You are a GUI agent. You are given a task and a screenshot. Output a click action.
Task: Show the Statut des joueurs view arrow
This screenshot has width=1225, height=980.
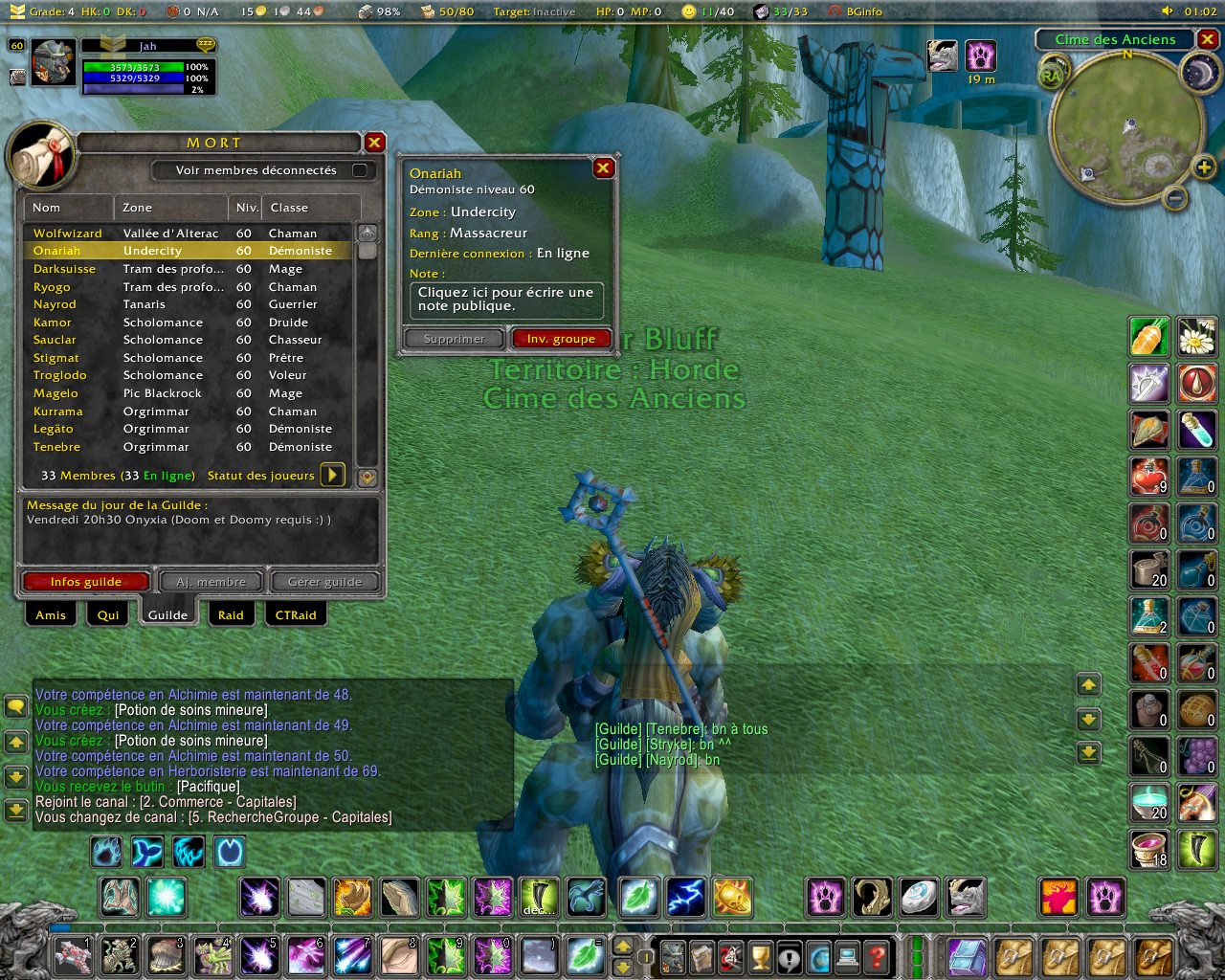[x=332, y=475]
